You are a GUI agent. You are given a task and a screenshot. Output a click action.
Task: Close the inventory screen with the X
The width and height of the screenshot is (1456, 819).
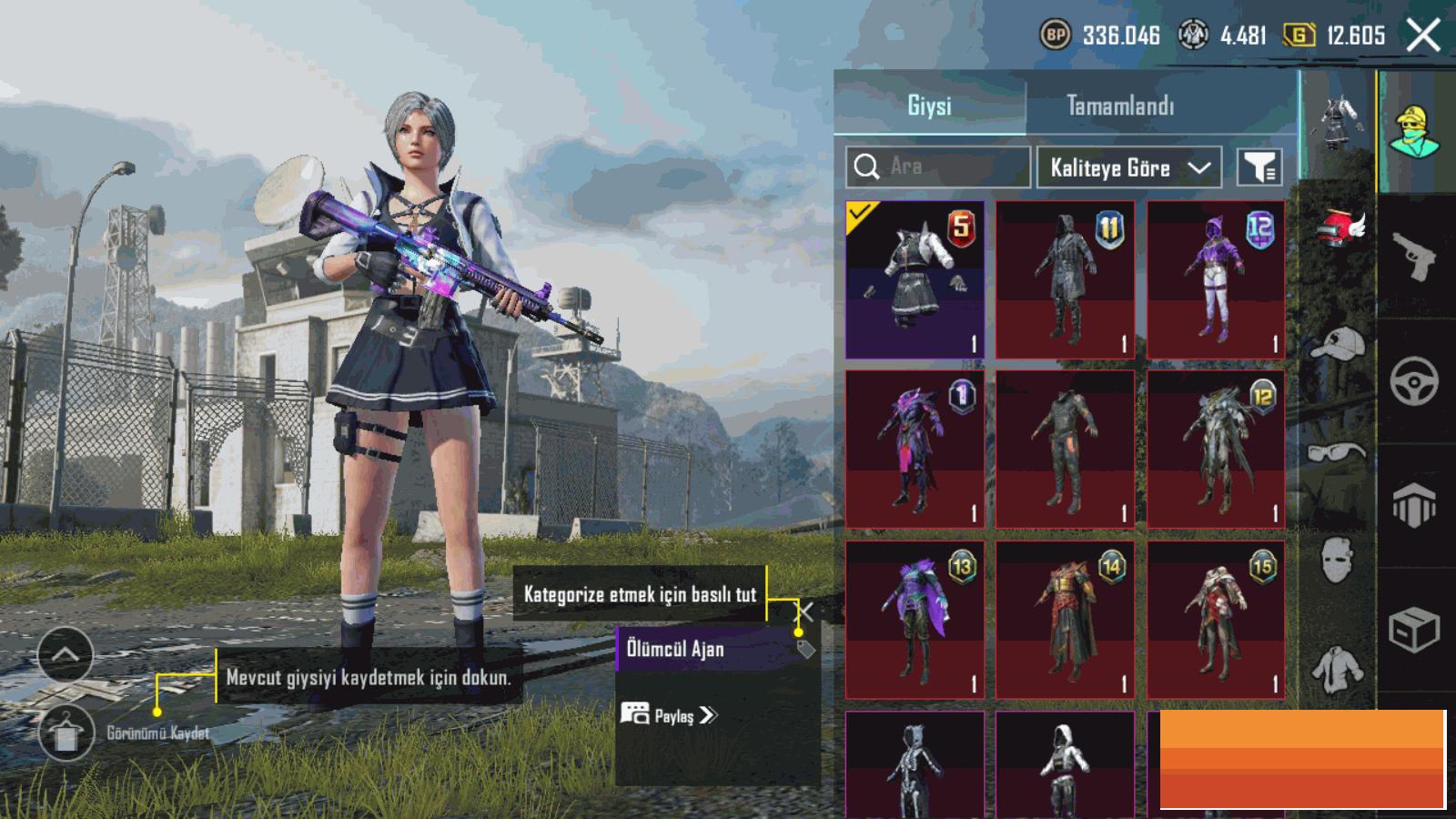point(1422,36)
